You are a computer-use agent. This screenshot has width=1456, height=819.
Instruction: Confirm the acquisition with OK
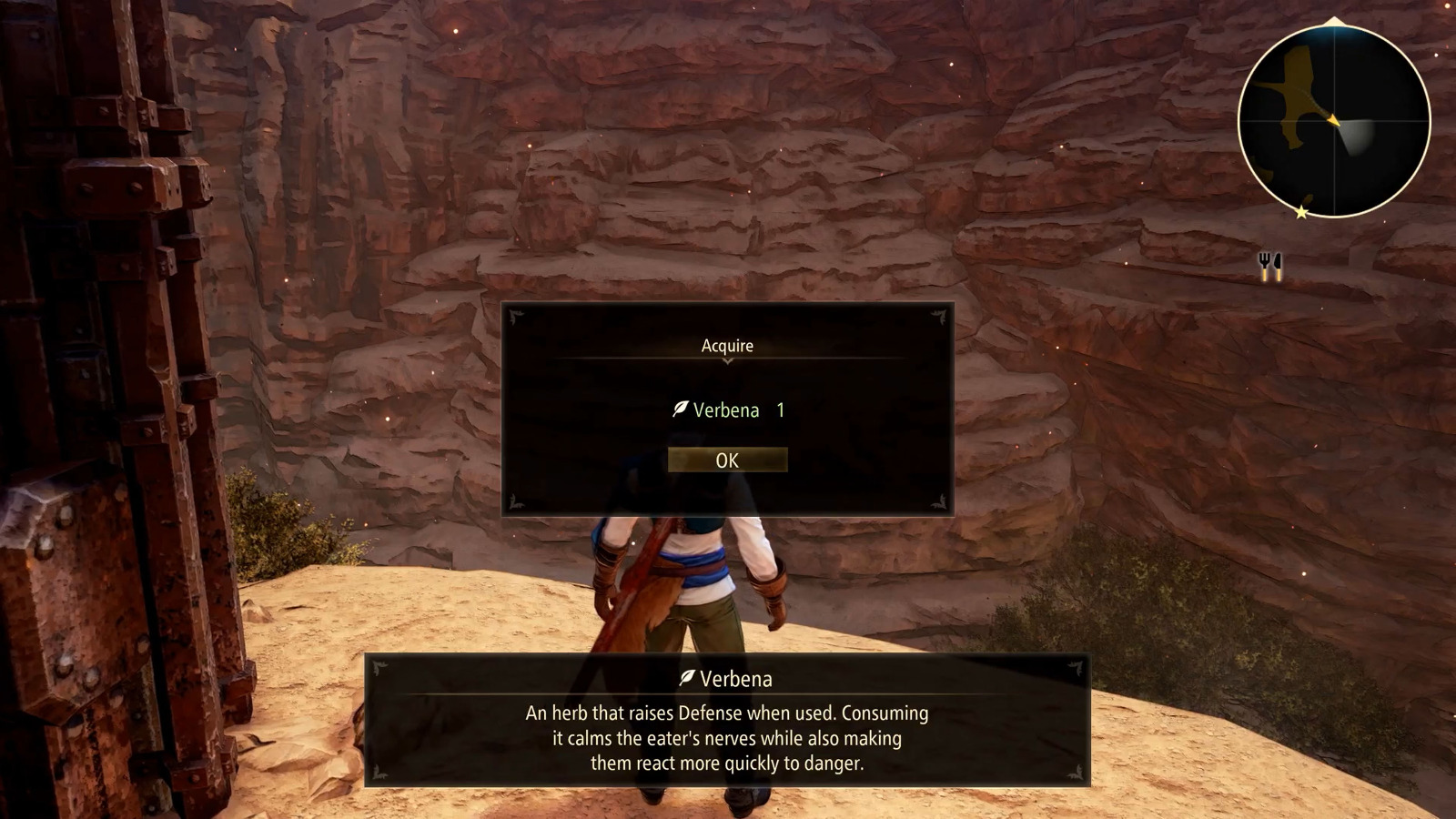(727, 460)
